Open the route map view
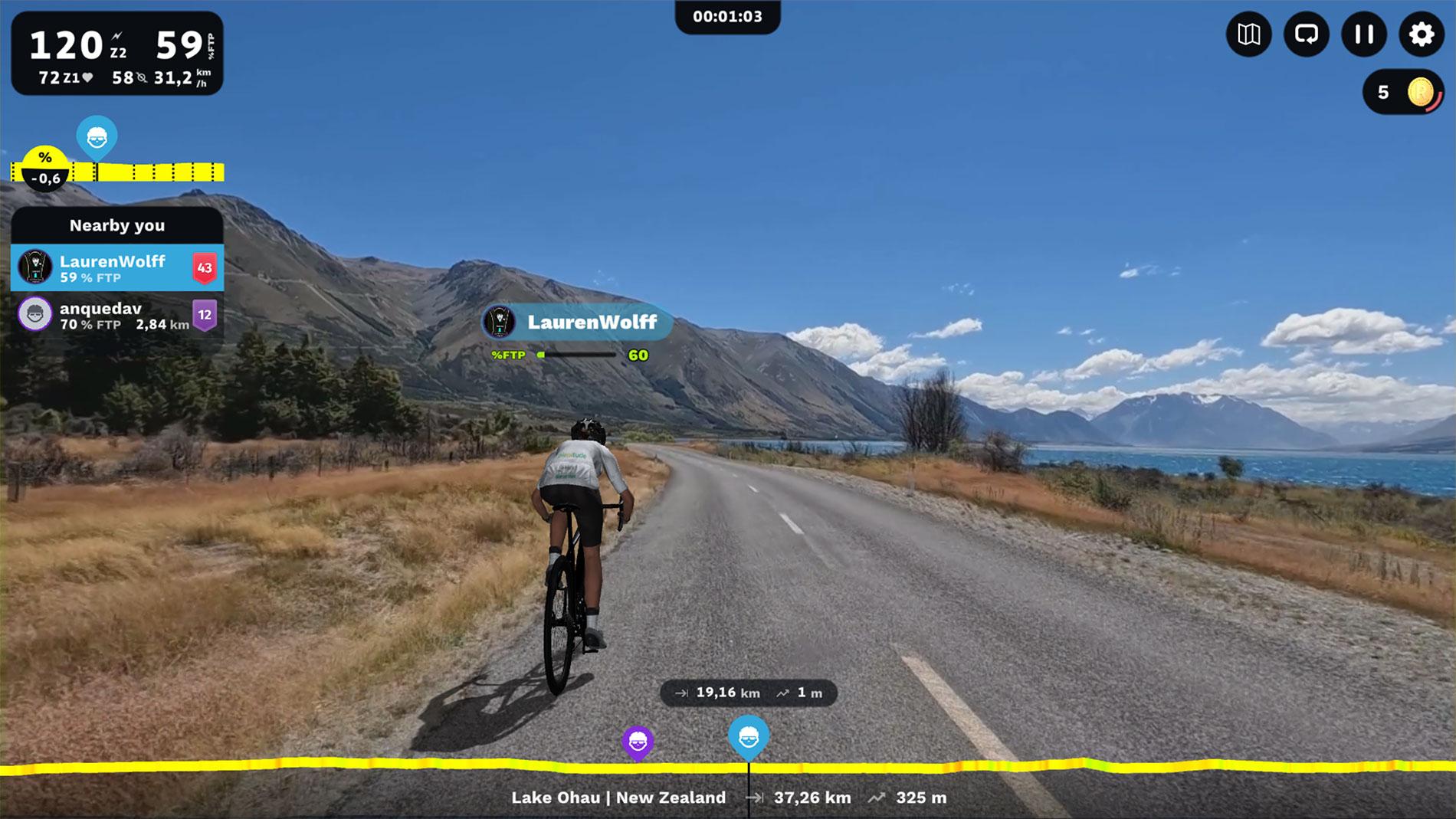Screen dimensions: 1456x819 (1248, 34)
